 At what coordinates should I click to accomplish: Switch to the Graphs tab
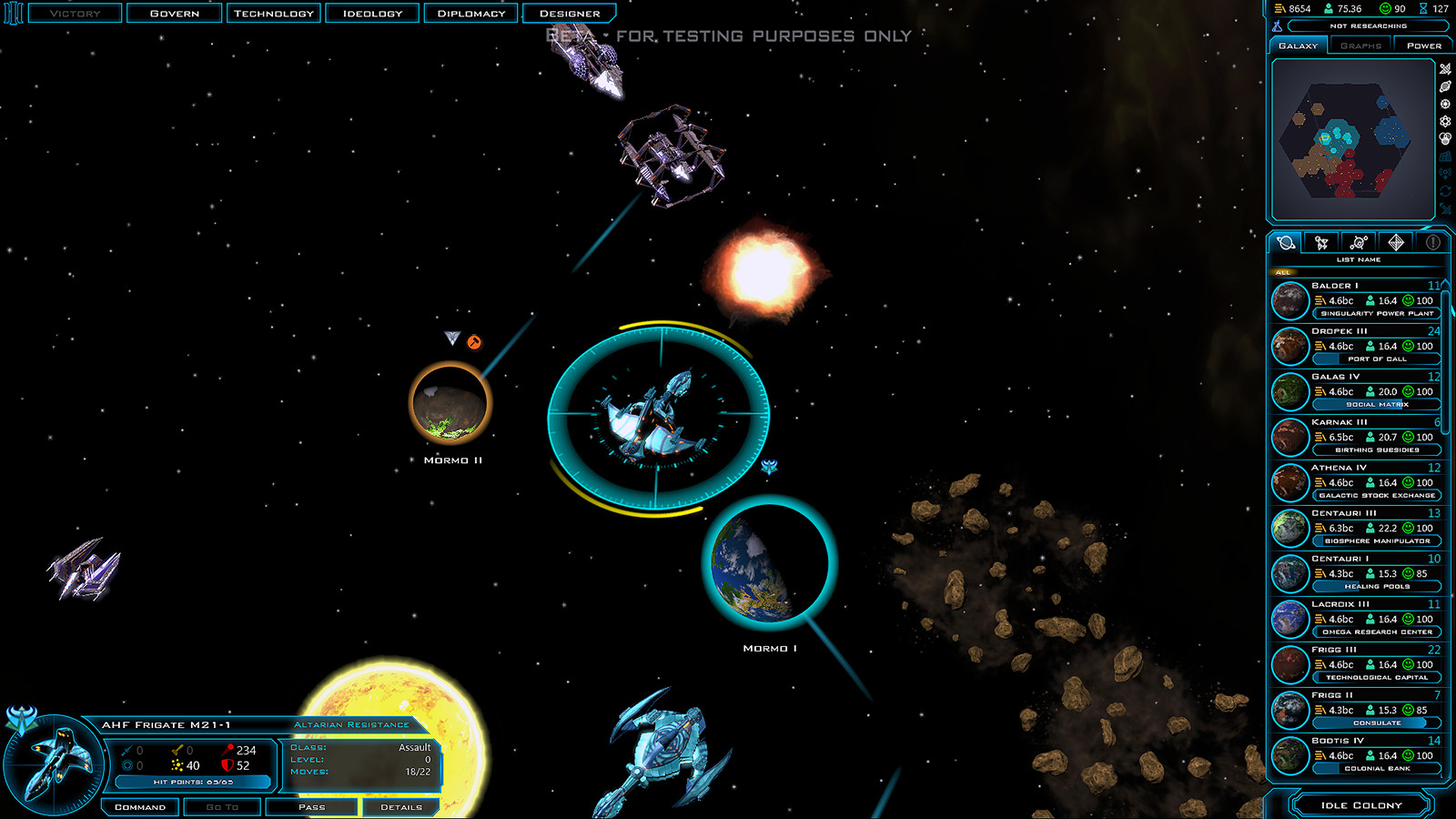tap(1360, 45)
